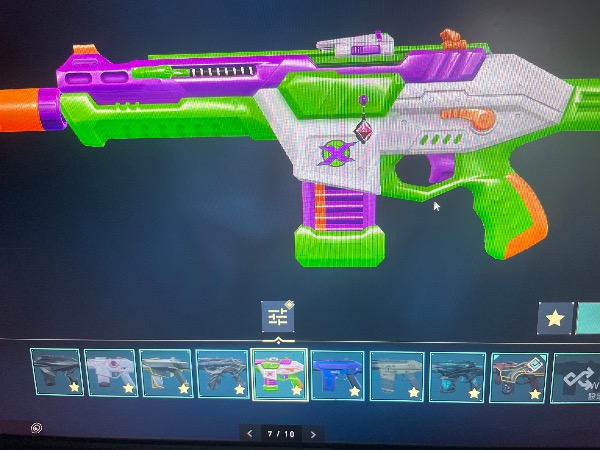Go to the previous page arrow
Viewport: 600px width, 450px height.
pyautogui.click(x=251, y=434)
